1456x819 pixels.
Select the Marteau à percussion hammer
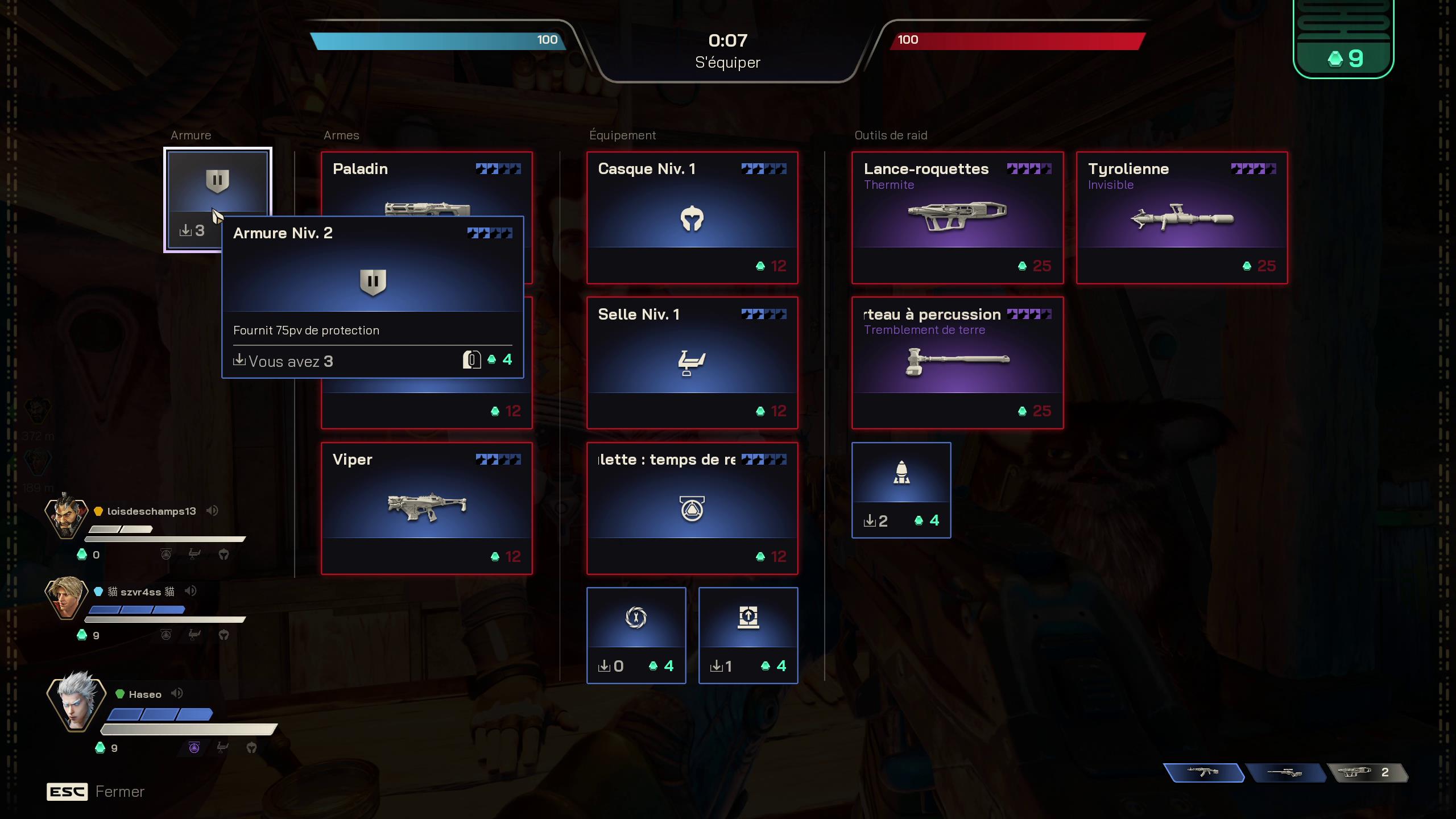click(957, 361)
